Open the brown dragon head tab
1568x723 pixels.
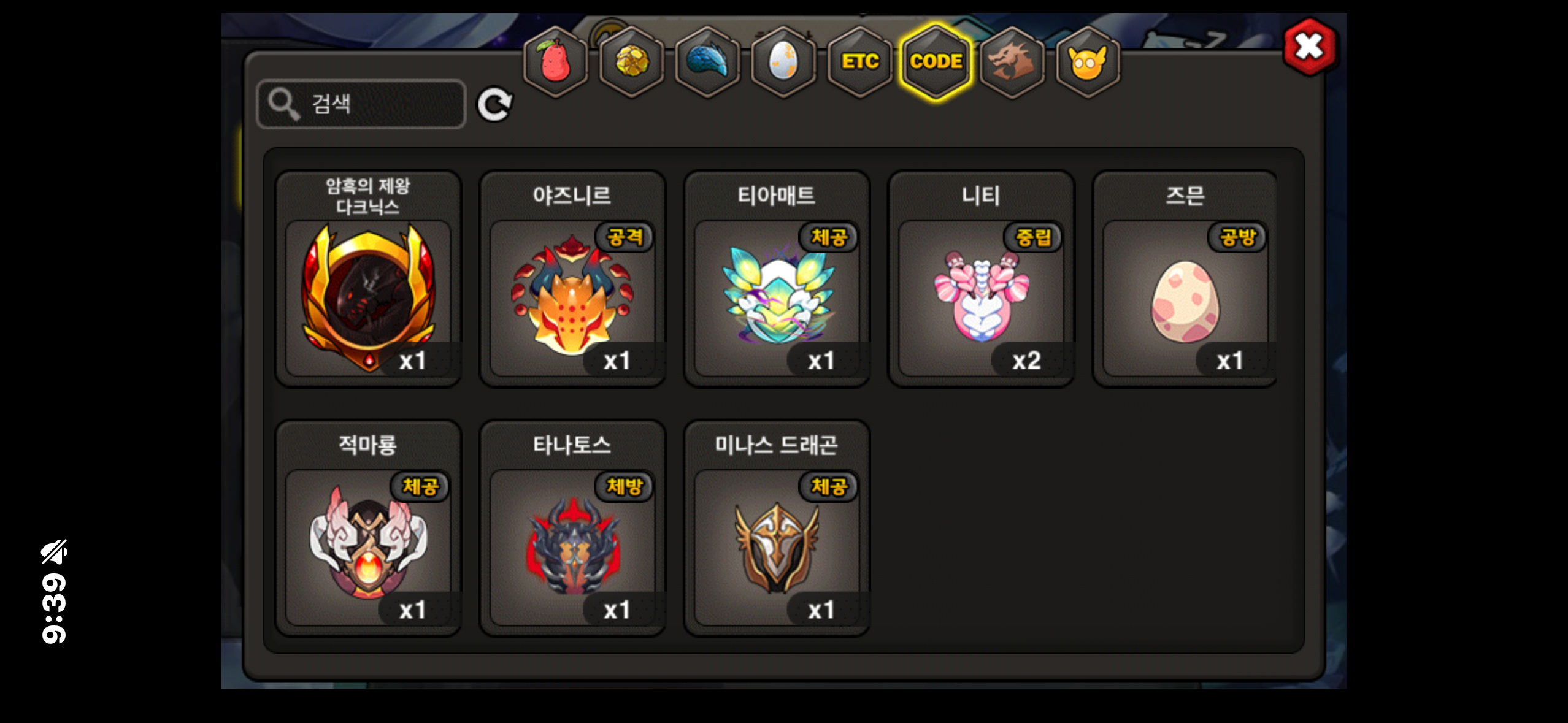pos(1012,62)
